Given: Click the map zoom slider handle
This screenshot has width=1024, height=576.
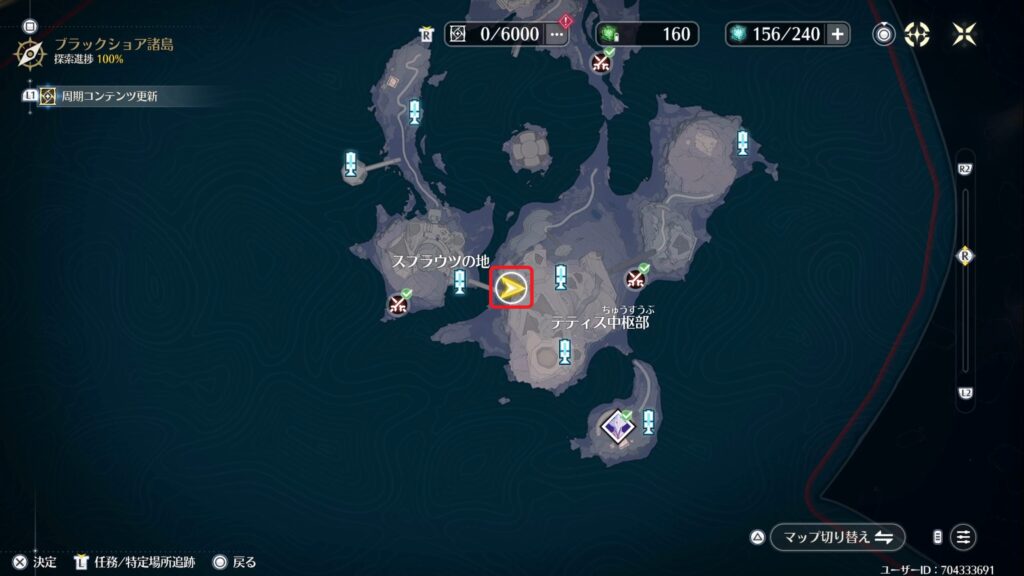Looking at the screenshot, I should pos(965,256).
